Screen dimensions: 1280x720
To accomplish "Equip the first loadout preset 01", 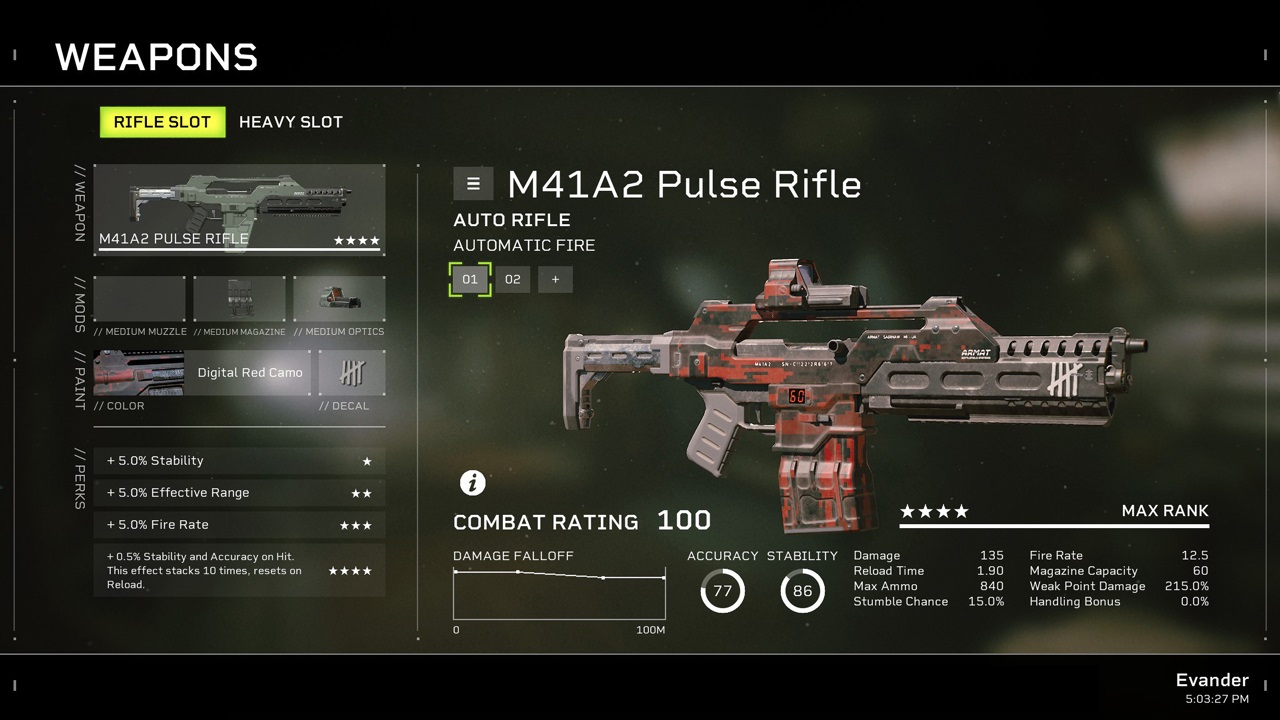I will (470, 279).
